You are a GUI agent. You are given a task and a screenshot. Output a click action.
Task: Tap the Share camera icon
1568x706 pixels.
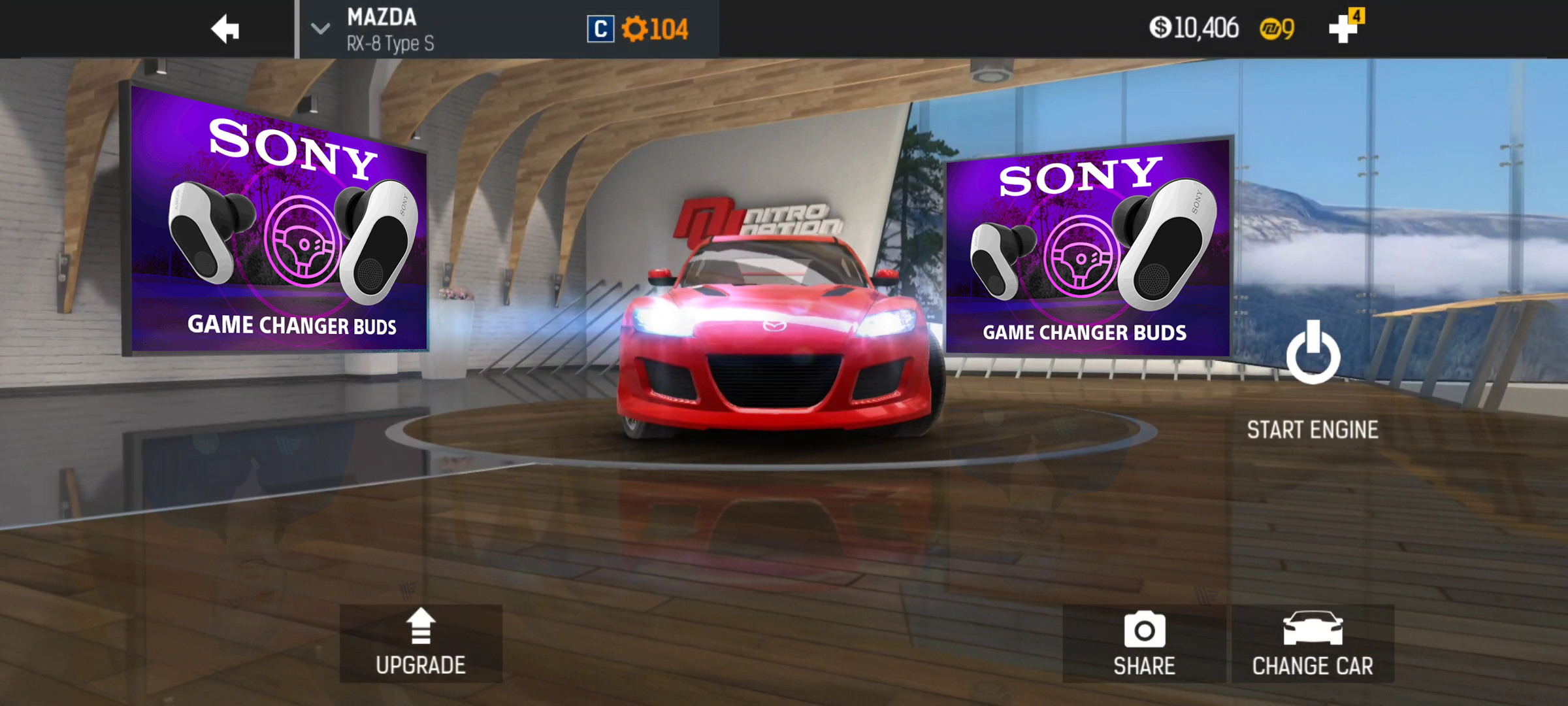tap(1143, 630)
